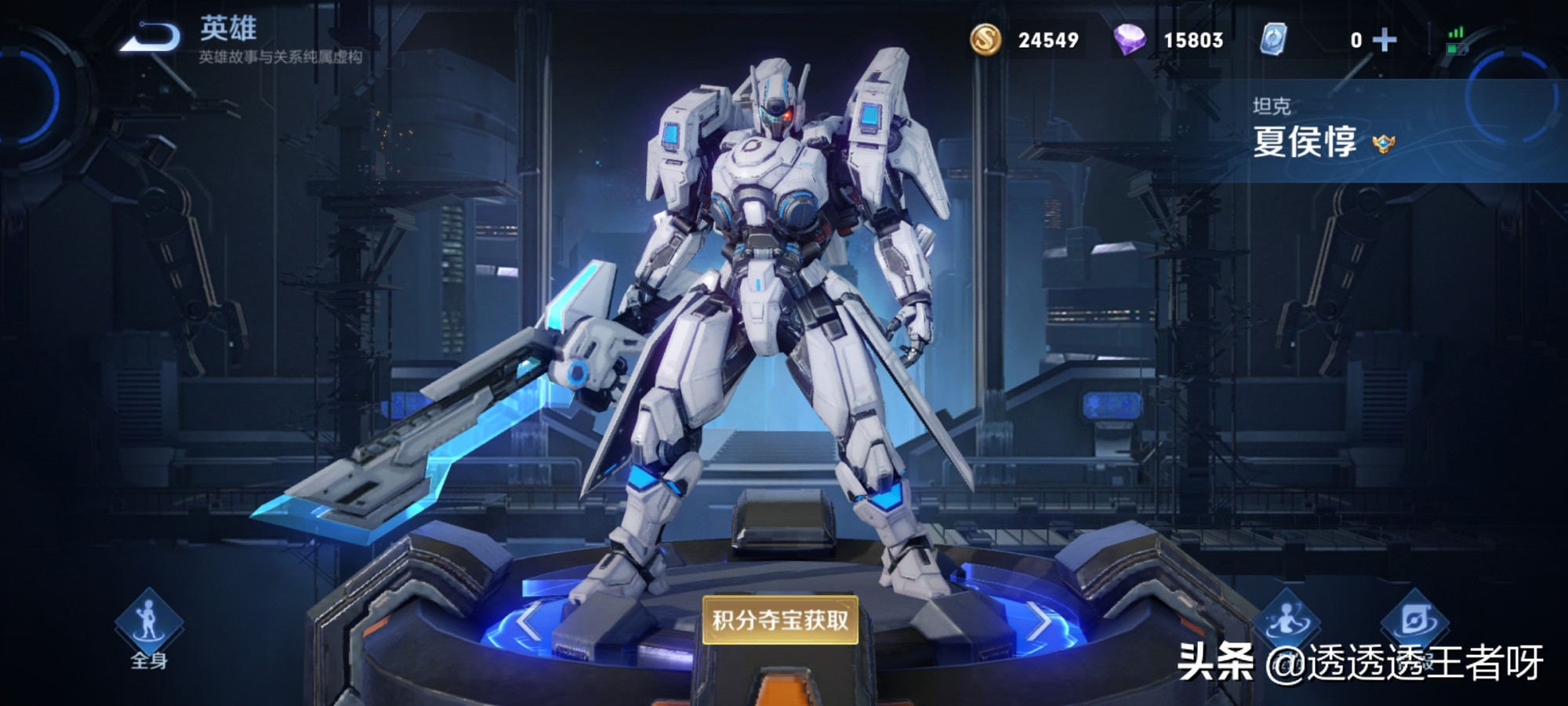Go back using the top-left return arrow
This screenshot has width=1568, height=706.
point(151,37)
